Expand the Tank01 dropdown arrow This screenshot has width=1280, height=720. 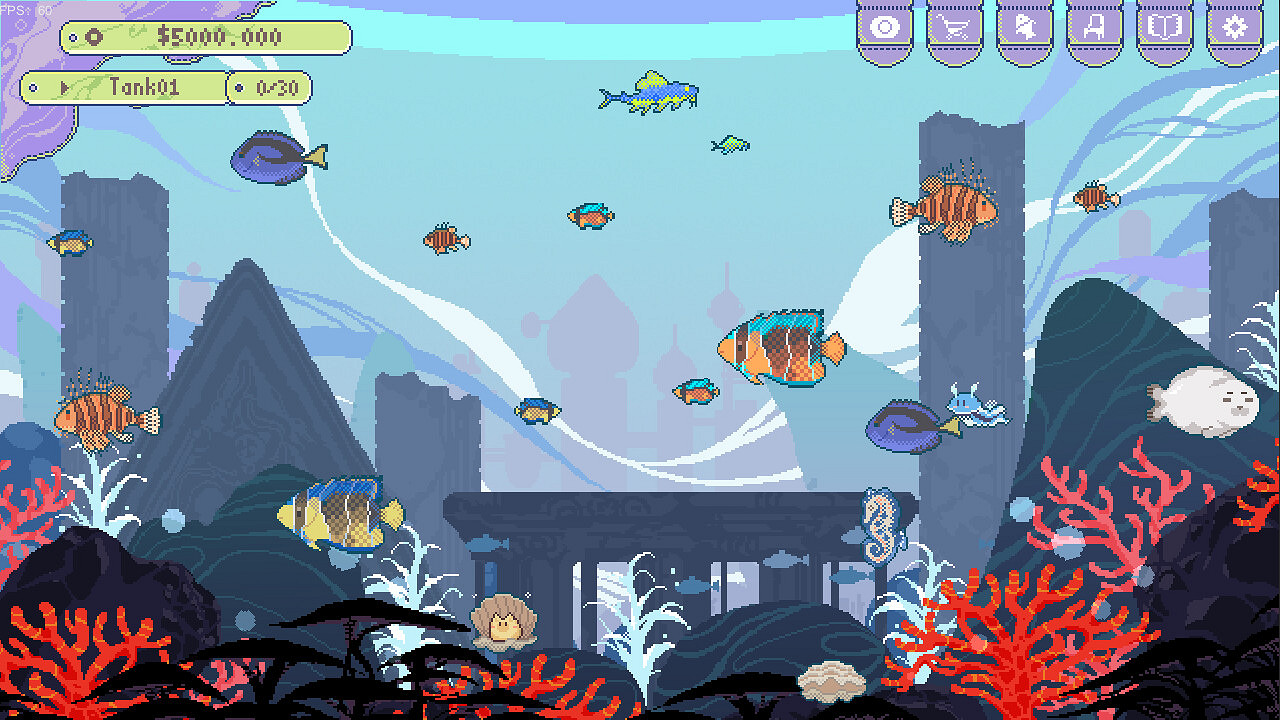coord(64,86)
